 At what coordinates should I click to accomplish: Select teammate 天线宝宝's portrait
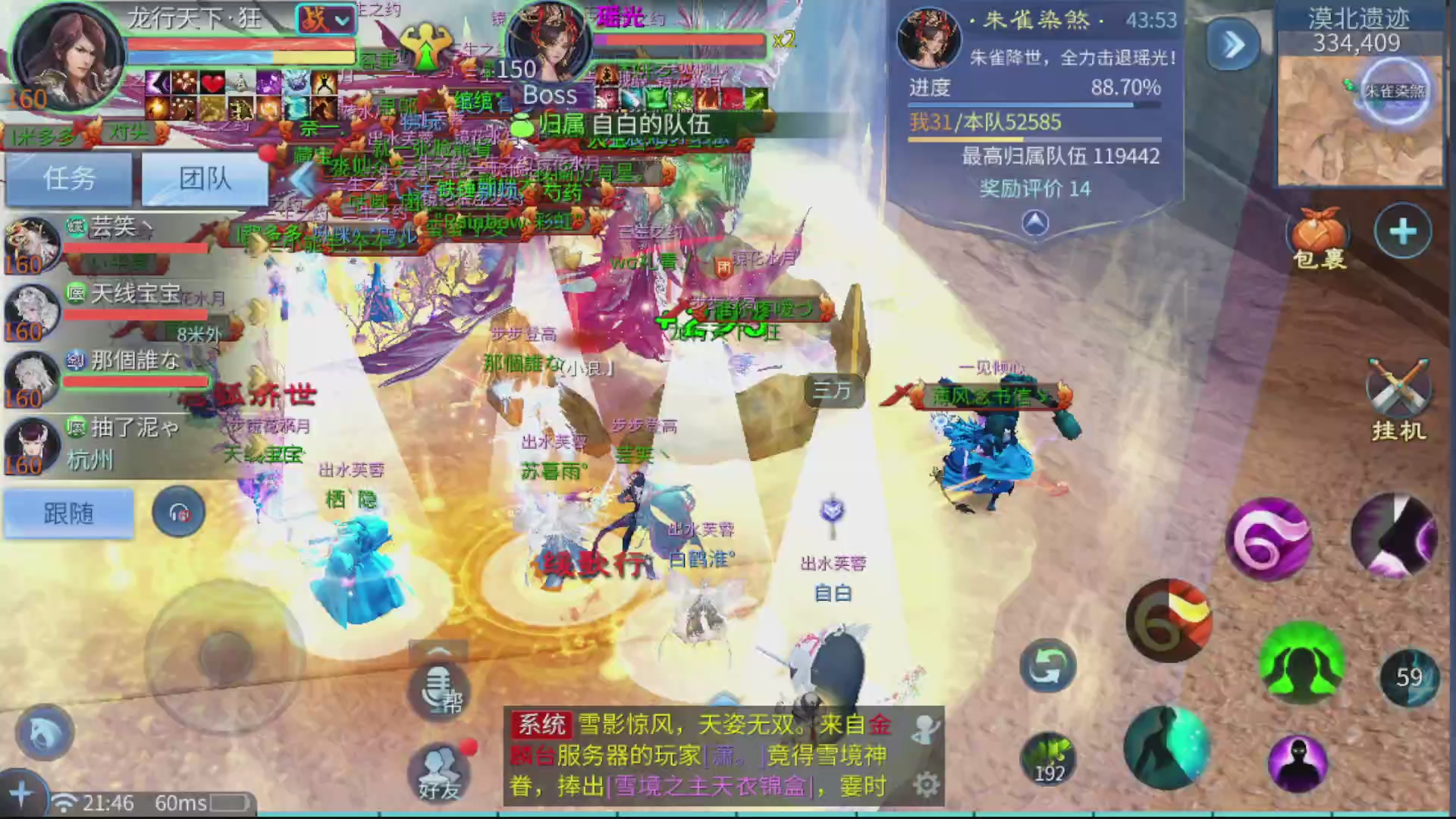[x=30, y=311]
